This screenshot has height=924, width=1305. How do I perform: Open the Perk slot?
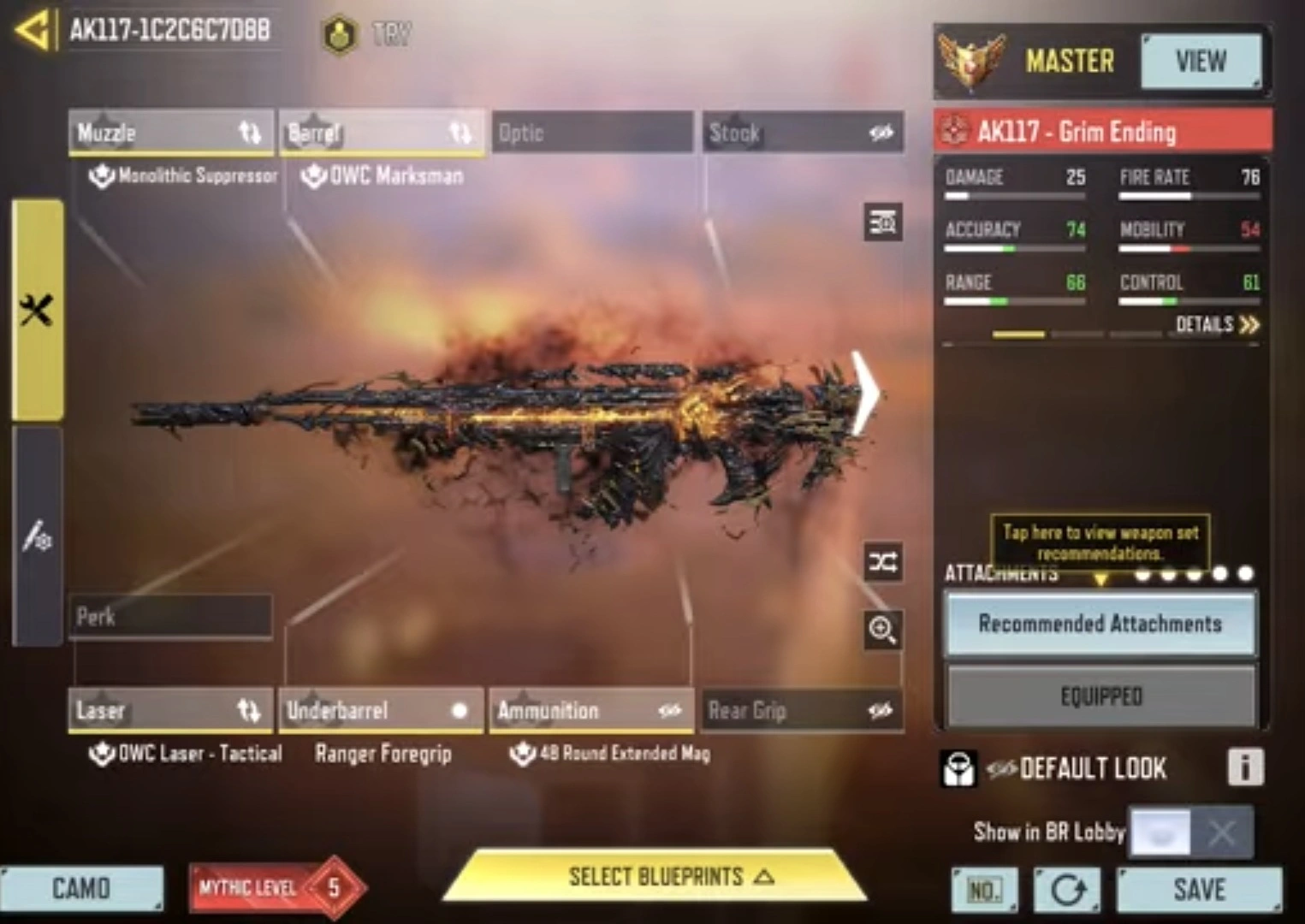point(170,616)
